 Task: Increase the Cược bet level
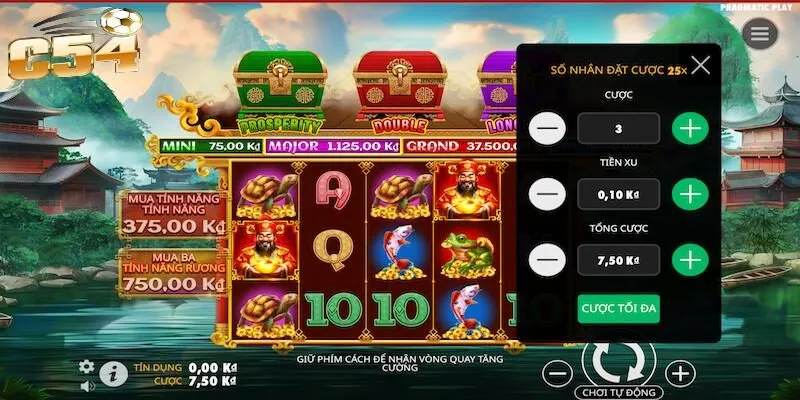coord(689,128)
